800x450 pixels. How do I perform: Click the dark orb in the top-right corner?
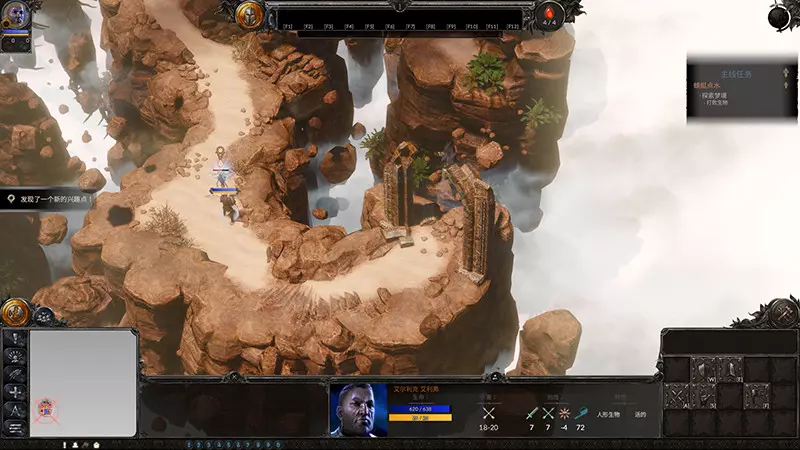pyautogui.click(x=783, y=14)
